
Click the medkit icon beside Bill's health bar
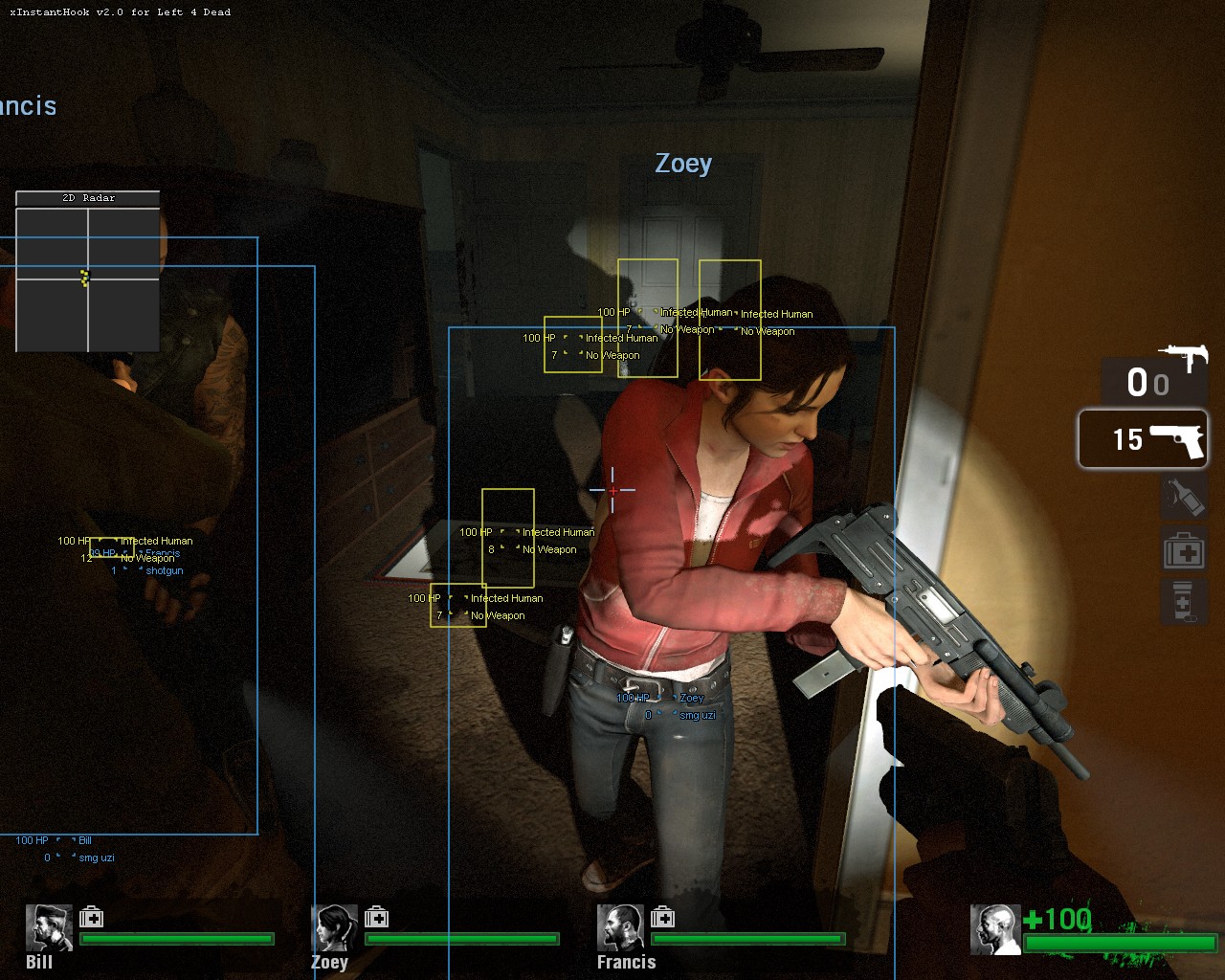[93, 917]
